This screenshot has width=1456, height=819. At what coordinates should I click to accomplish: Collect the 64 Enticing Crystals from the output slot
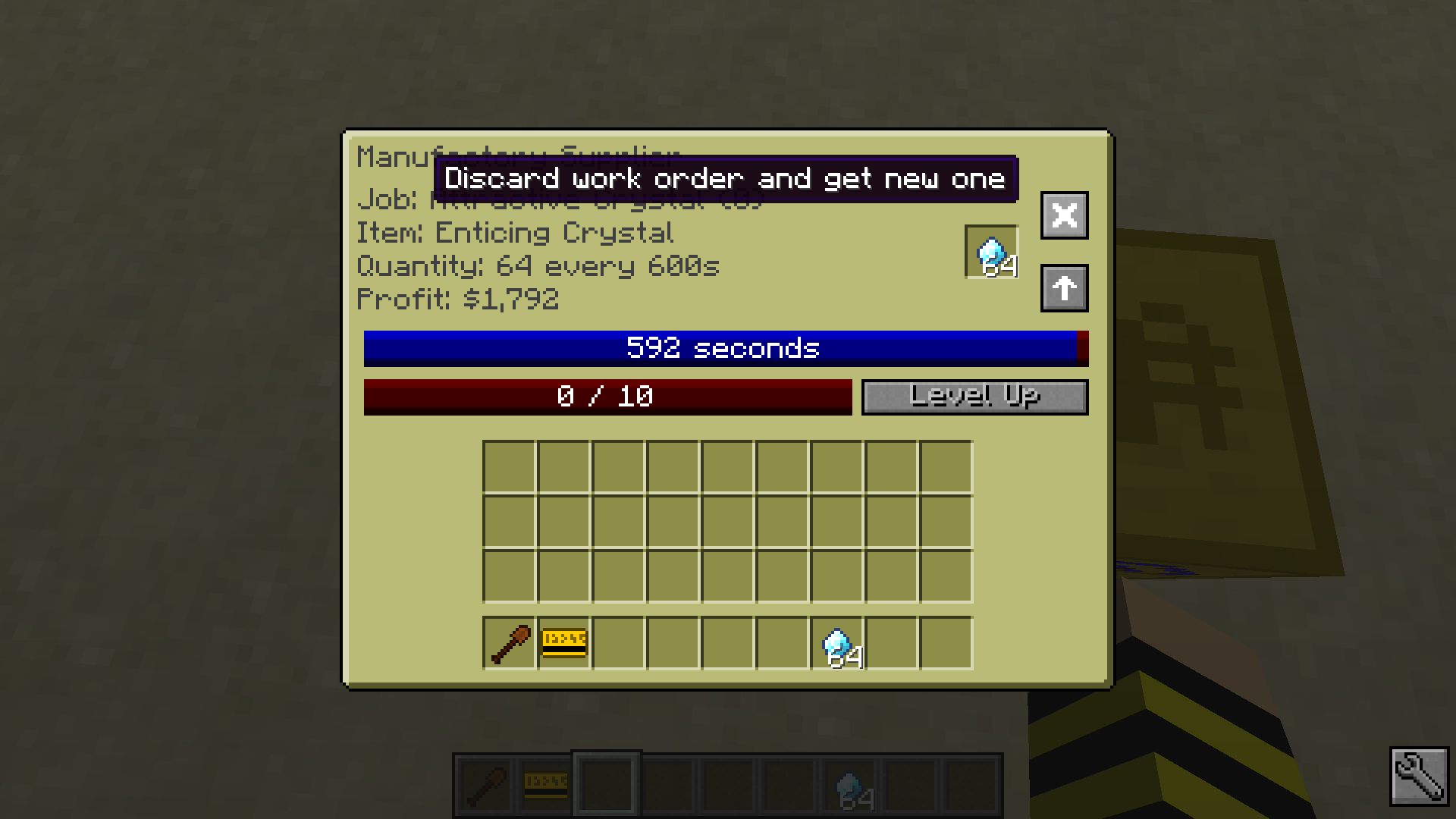click(x=991, y=253)
